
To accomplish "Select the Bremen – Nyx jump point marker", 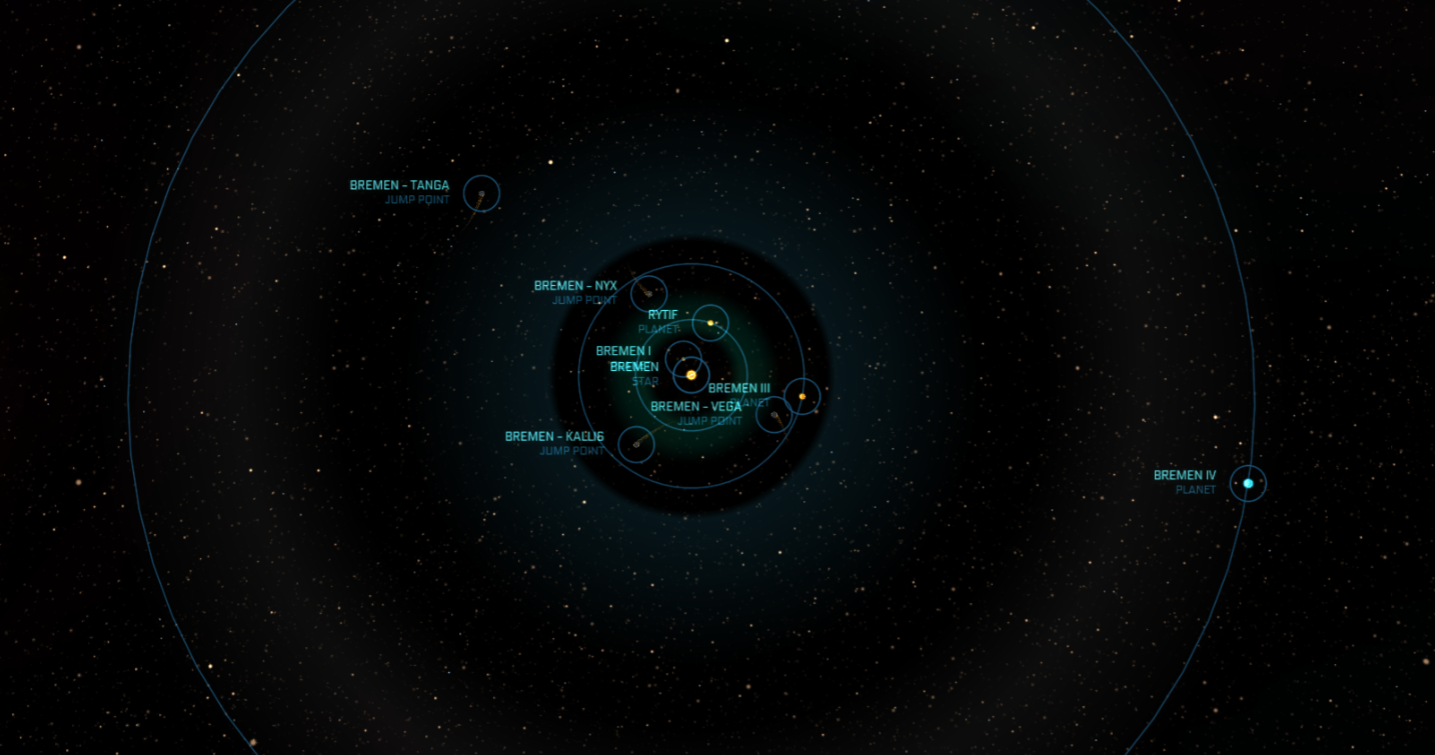I will click(649, 294).
